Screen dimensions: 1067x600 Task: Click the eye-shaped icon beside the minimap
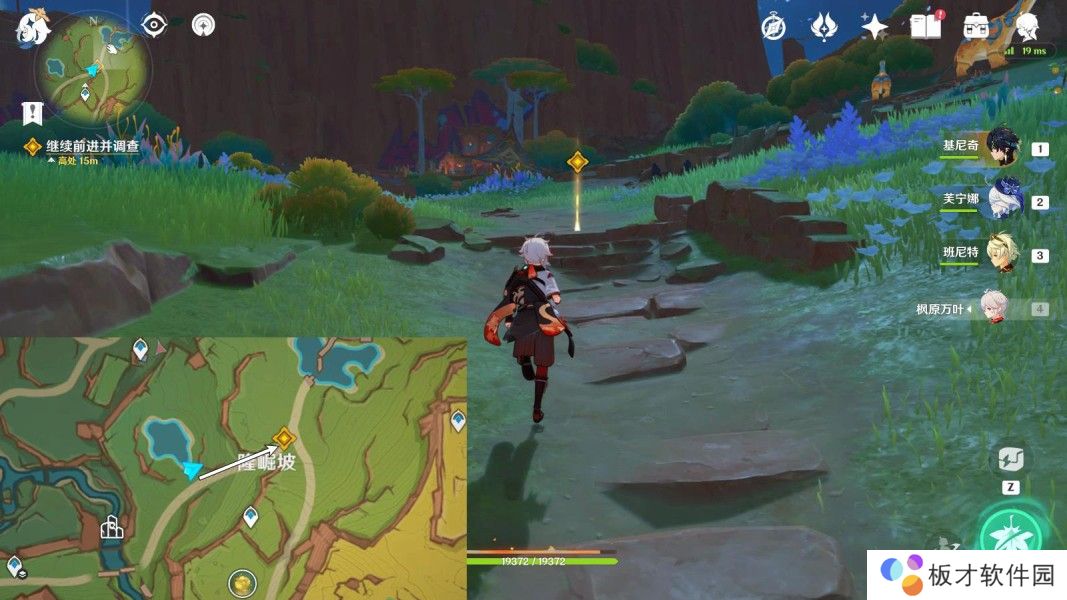(154, 25)
